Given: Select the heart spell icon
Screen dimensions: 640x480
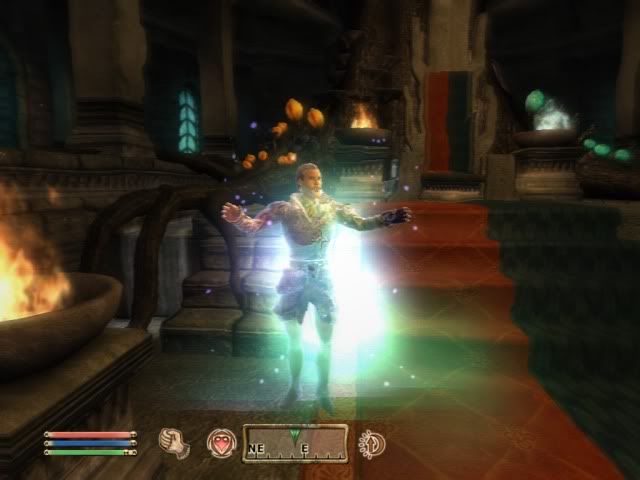Looking at the screenshot, I should coord(220,443).
